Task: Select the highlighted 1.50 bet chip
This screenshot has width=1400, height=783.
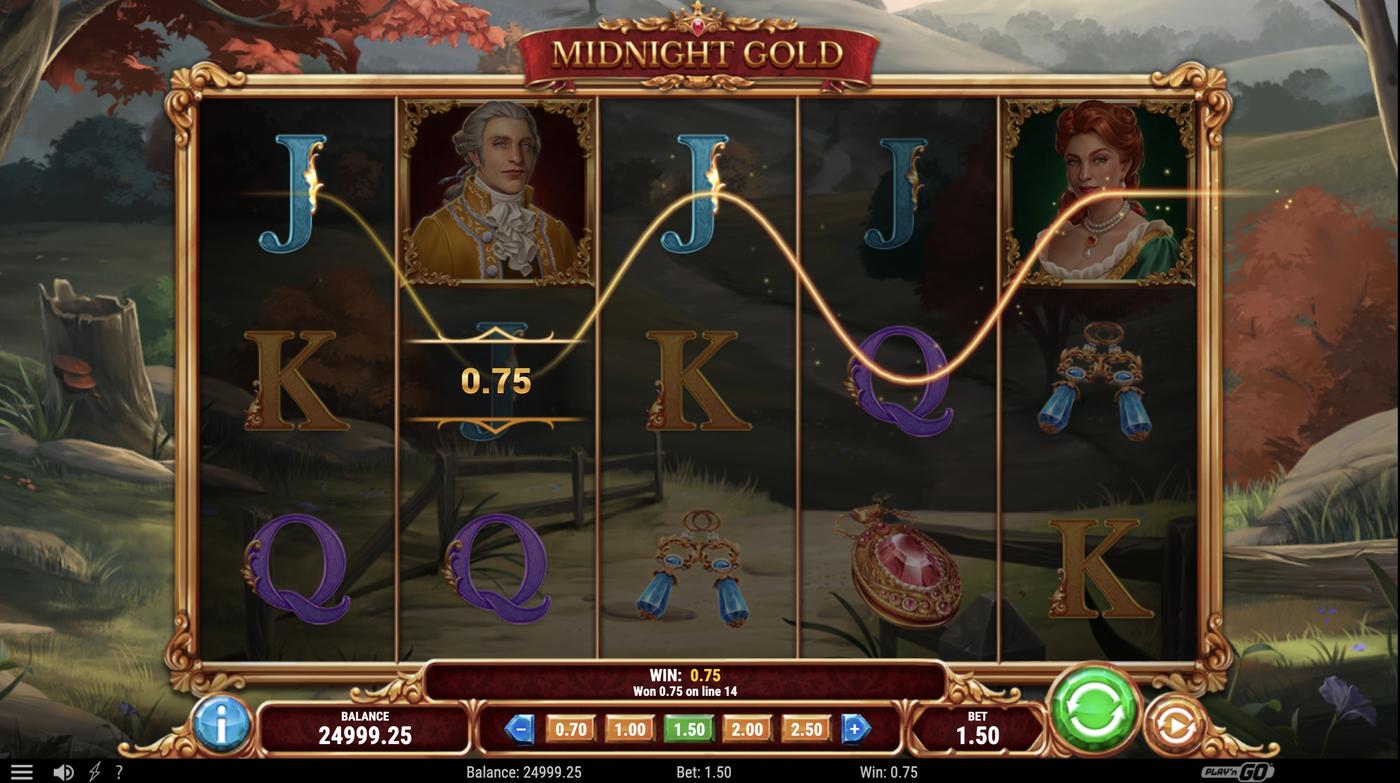Action: coord(688,729)
